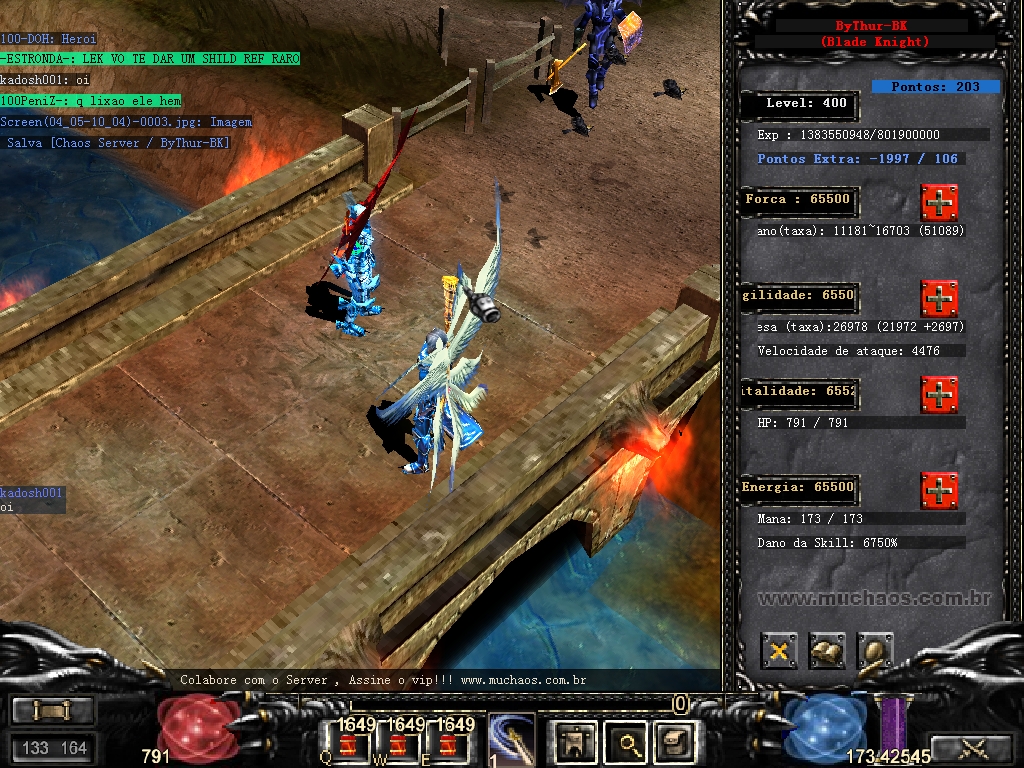Click the -ESTRONDA- chat message
Image resolution: width=1024 pixels, height=768 pixels.
click(x=150, y=59)
